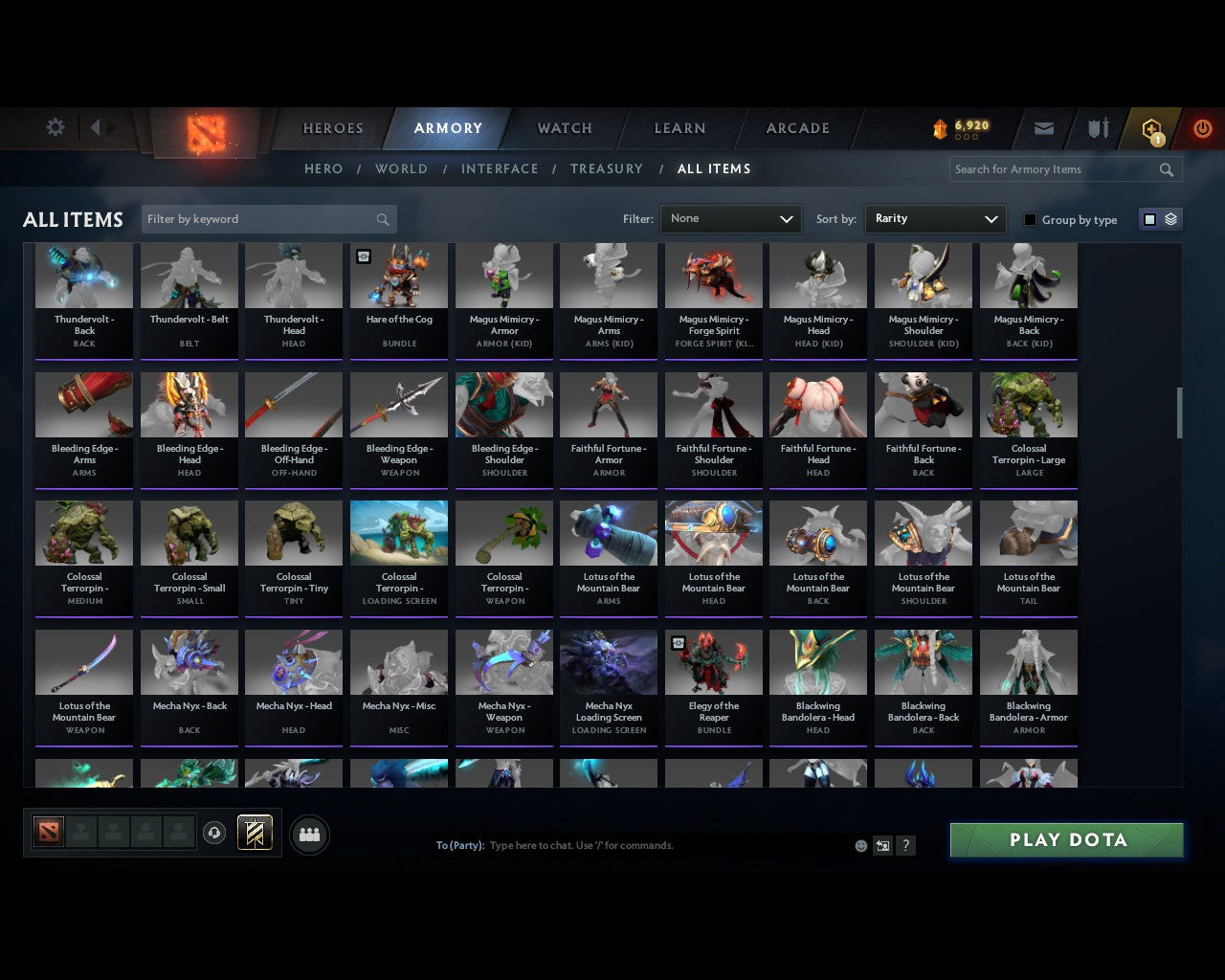Select the grid view mode toggle
The height and width of the screenshot is (980, 1225).
(x=1149, y=219)
